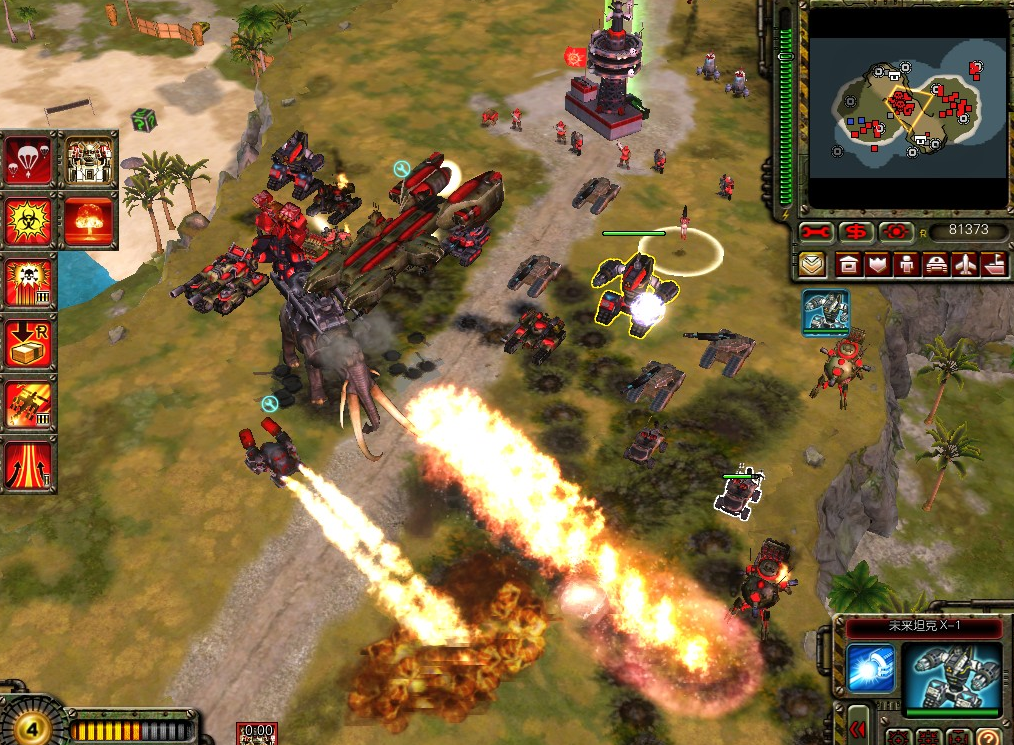Screen dimensions: 1014x745
Task: Open the vehicles production tab
Action: [937, 265]
